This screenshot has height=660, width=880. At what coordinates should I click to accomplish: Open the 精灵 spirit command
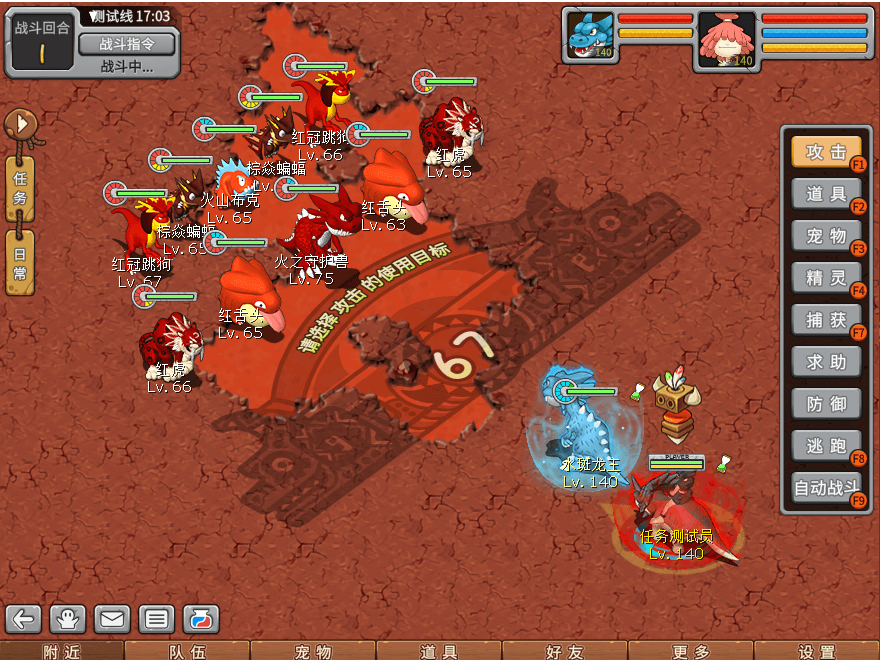826,278
